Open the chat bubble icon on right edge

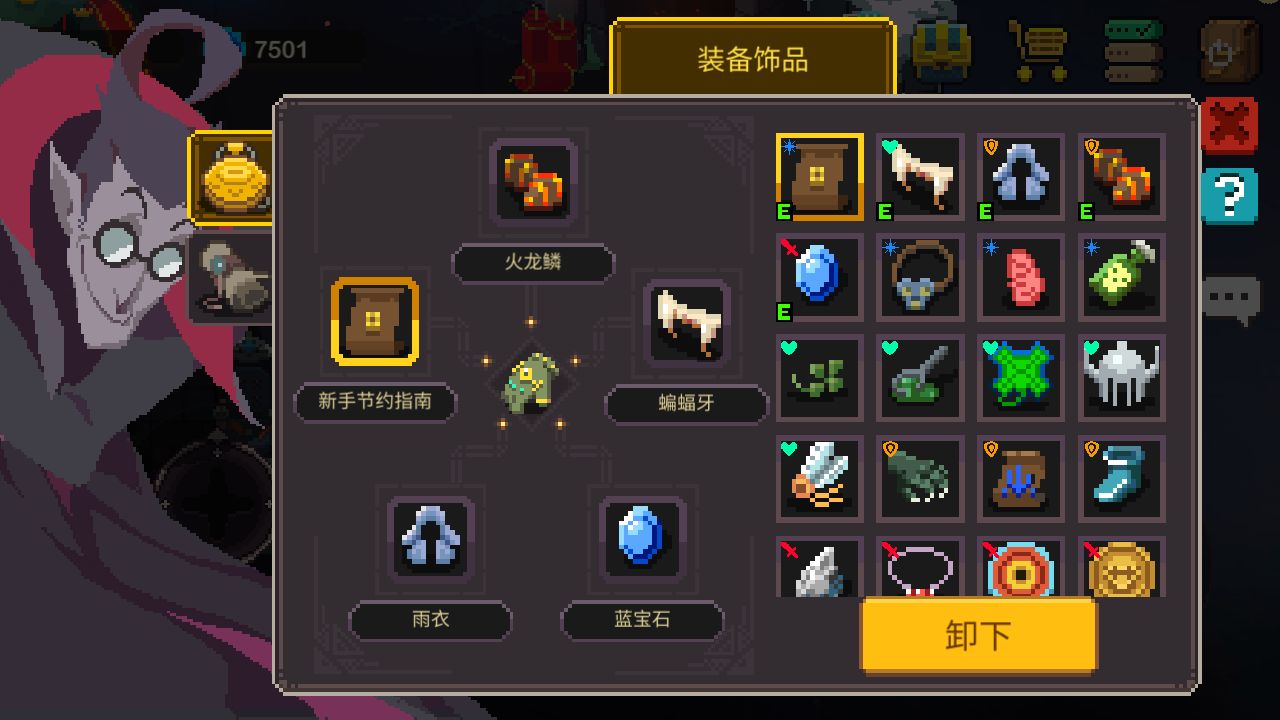point(1232,295)
